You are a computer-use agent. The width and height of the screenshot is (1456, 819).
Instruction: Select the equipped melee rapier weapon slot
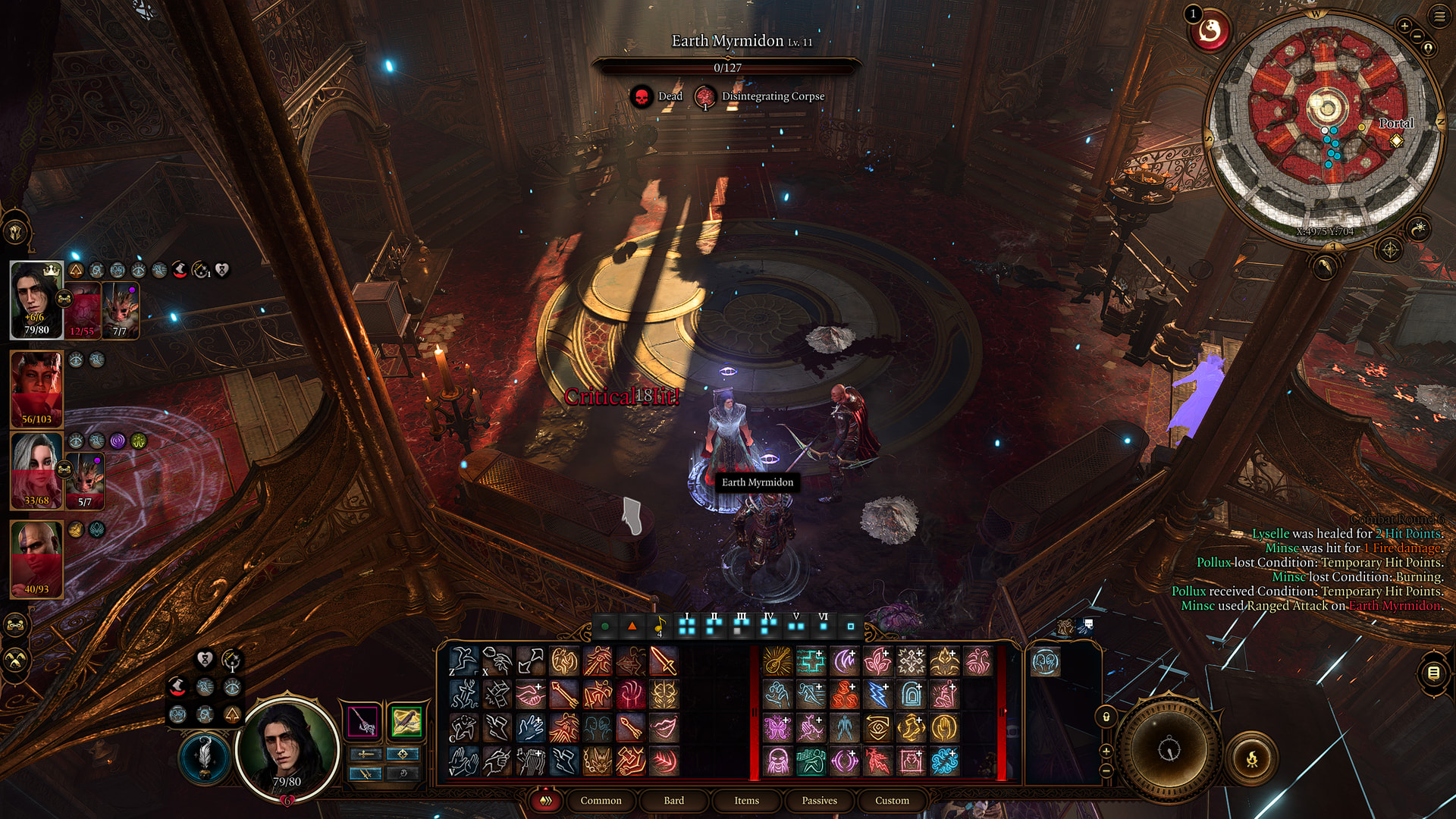363,721
